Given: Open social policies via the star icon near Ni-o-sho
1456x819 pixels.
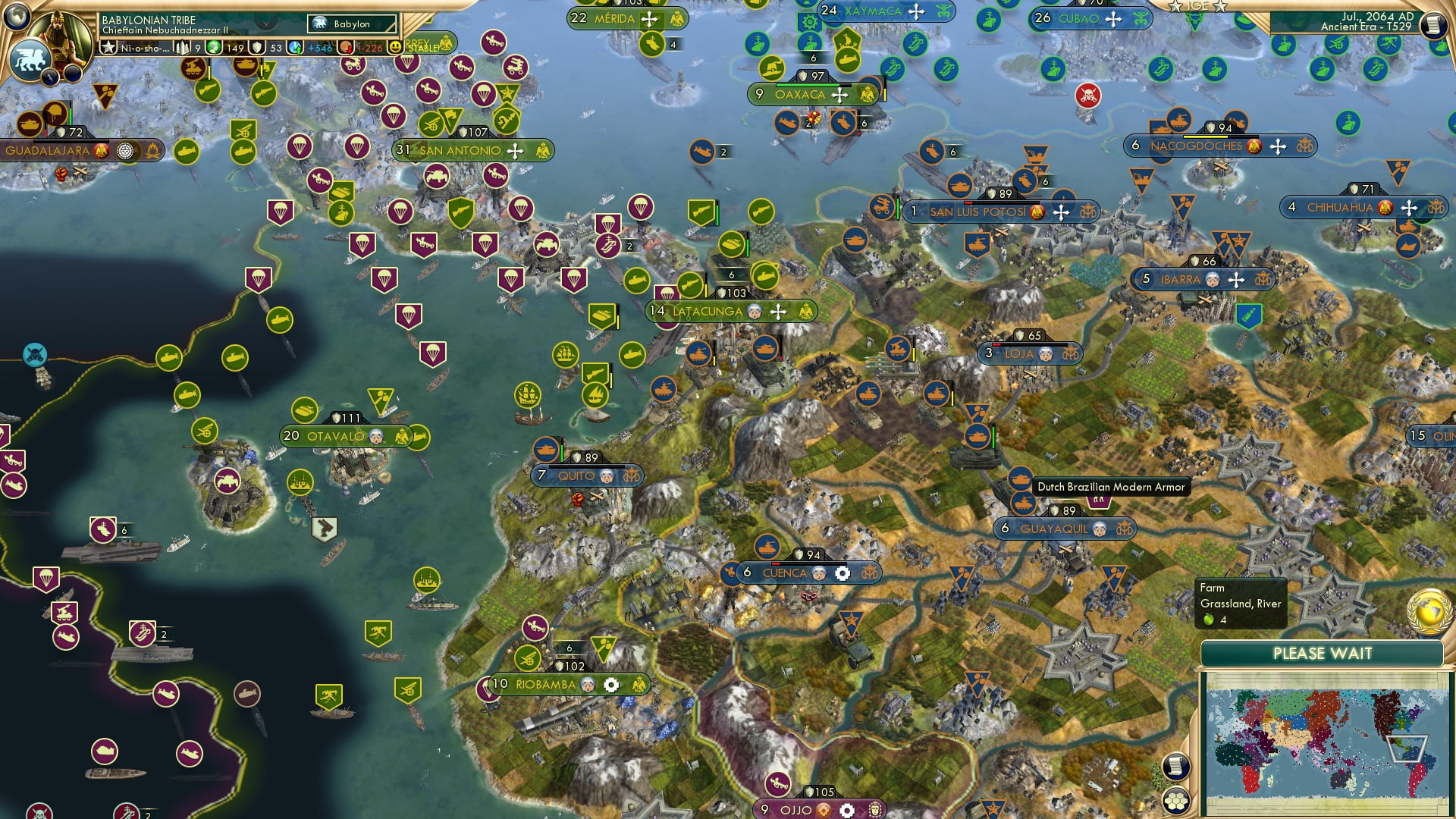Looking at the screenshot, I should (x=107, y=46).
